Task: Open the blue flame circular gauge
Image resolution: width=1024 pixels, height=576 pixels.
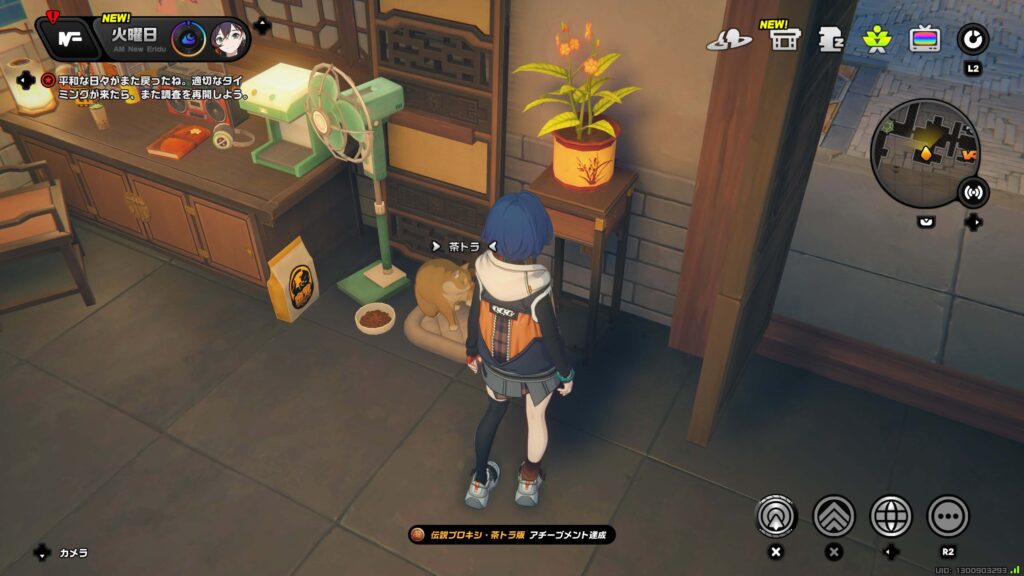Action: [189, 39]
